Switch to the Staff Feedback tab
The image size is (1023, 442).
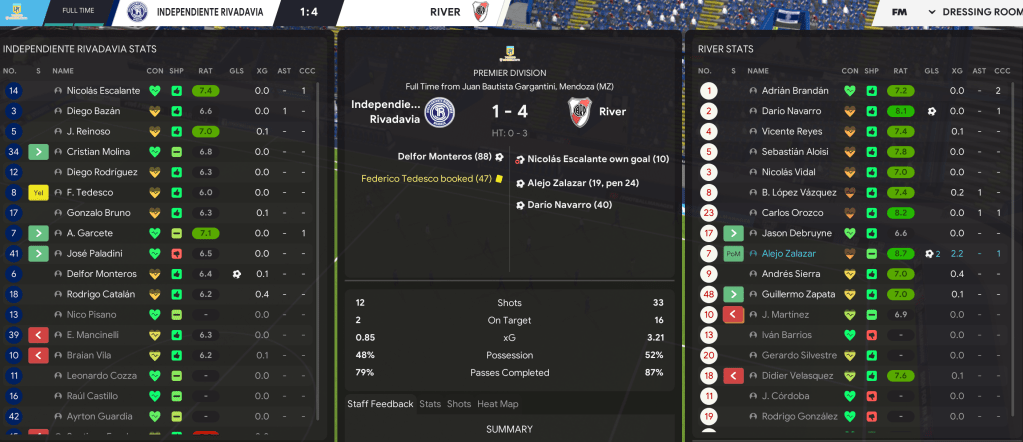(380, 404)
